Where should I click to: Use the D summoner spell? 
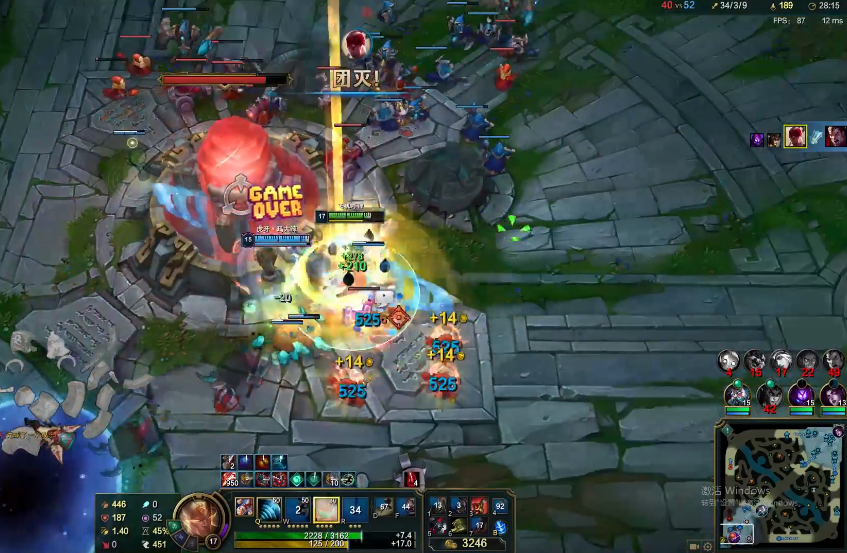(x=384, y=507)
